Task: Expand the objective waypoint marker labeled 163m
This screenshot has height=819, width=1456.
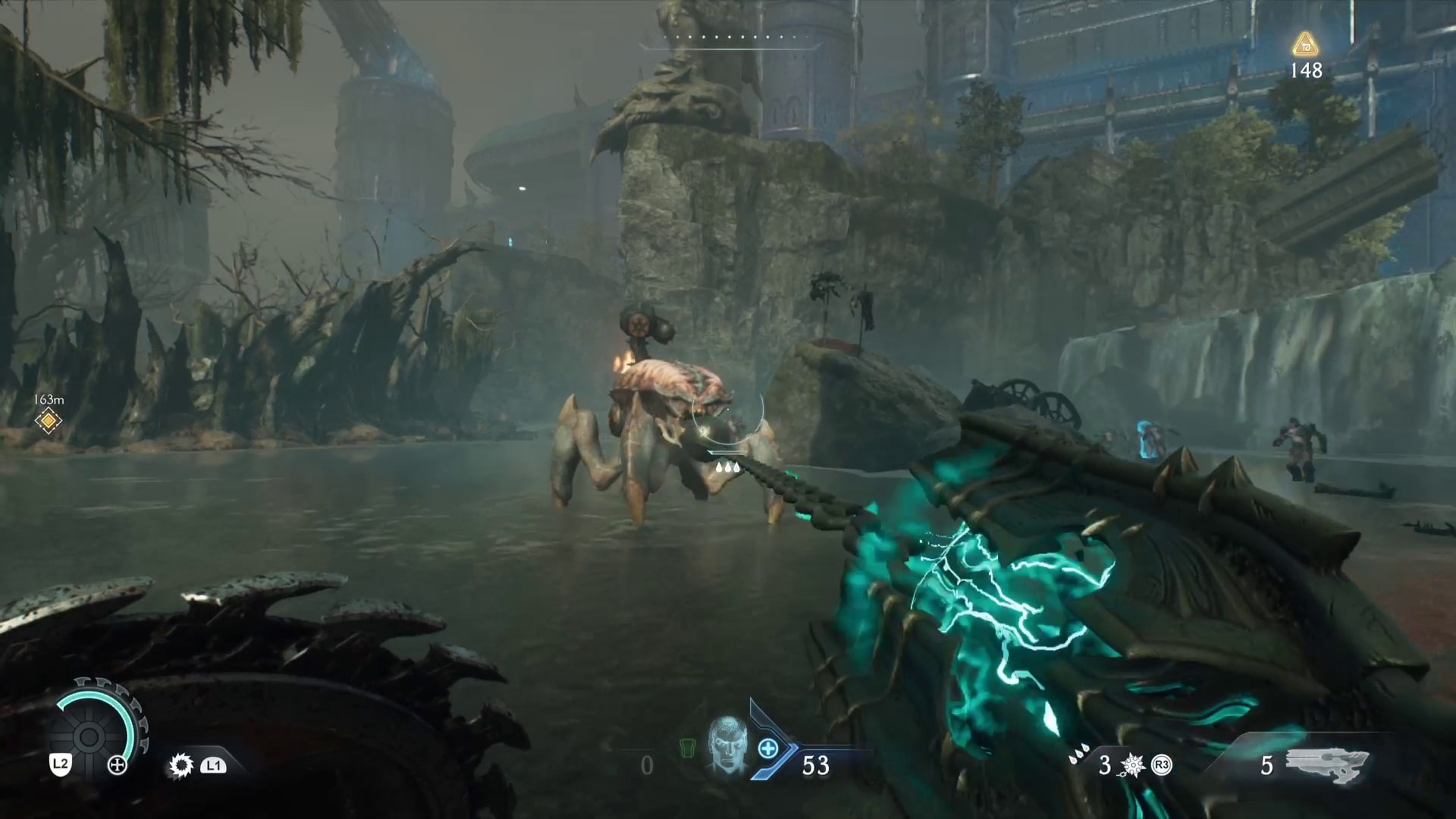Action: coord(49,421)
